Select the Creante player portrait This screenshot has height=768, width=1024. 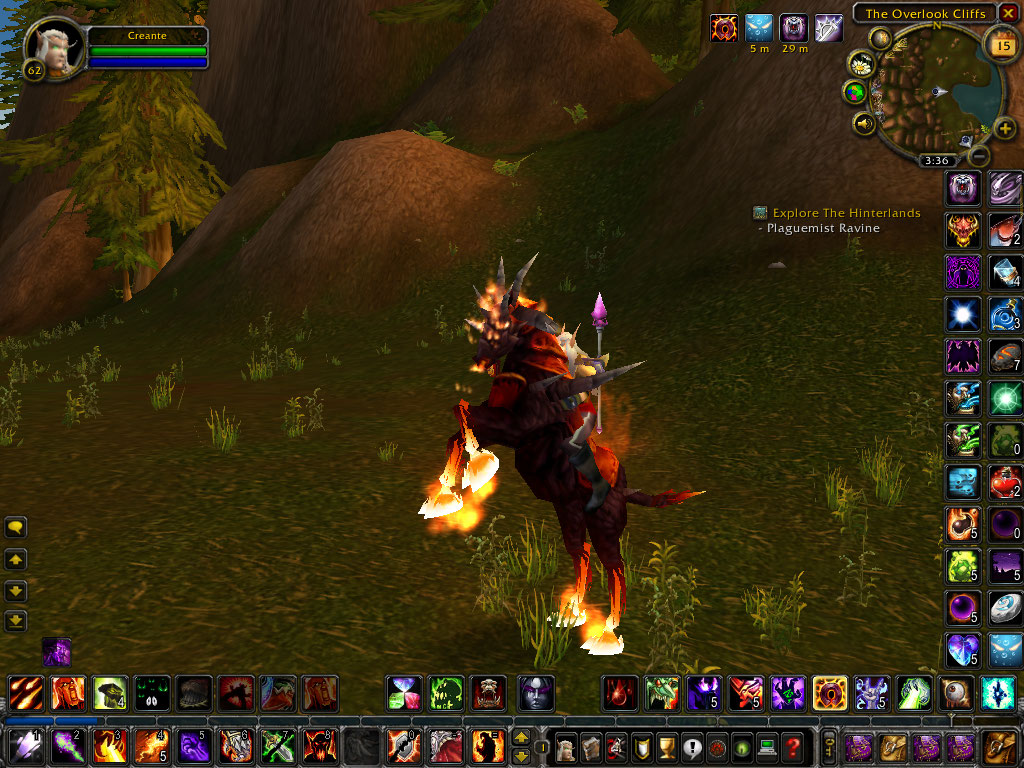coord(53,45)
